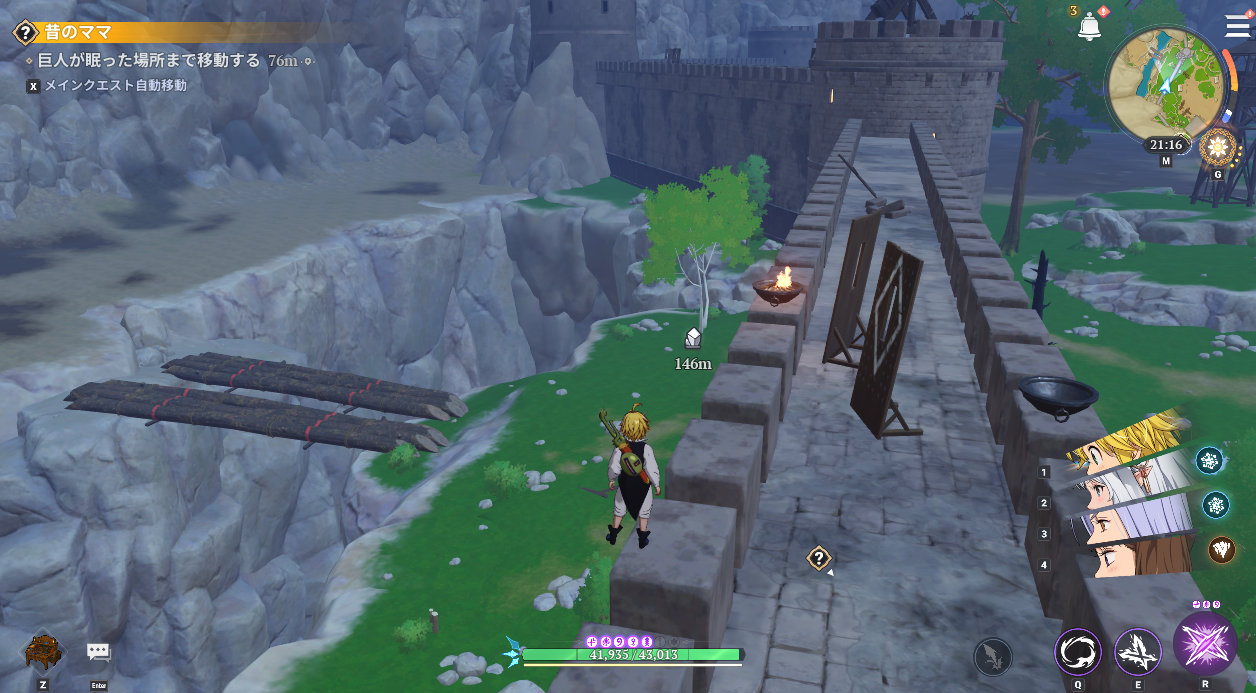Activate the crossed-slash star skill
Image resolution: width=1256 pixels, height=693 pixels.
pos(1137,652)
